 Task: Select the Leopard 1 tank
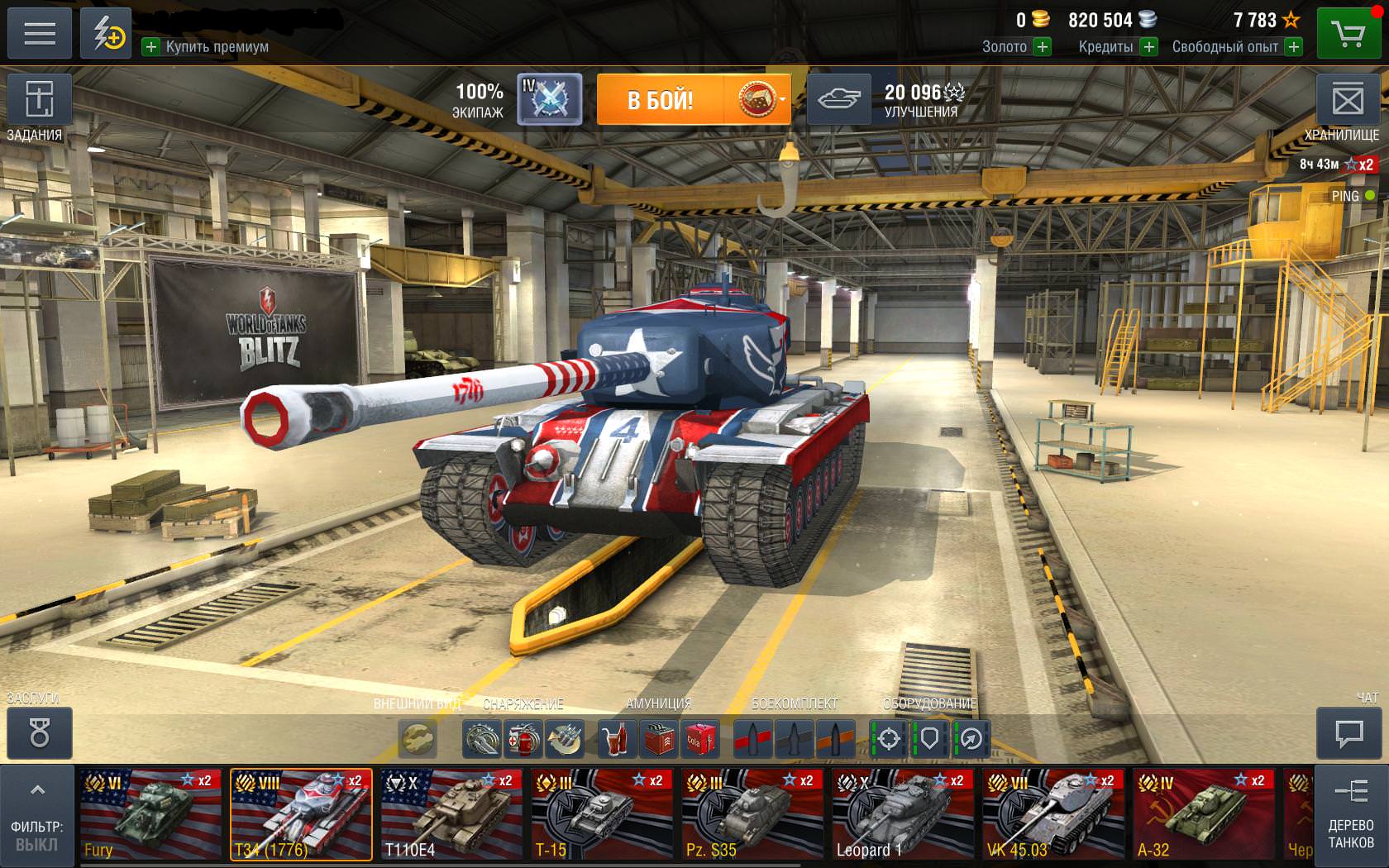(903, 816)
